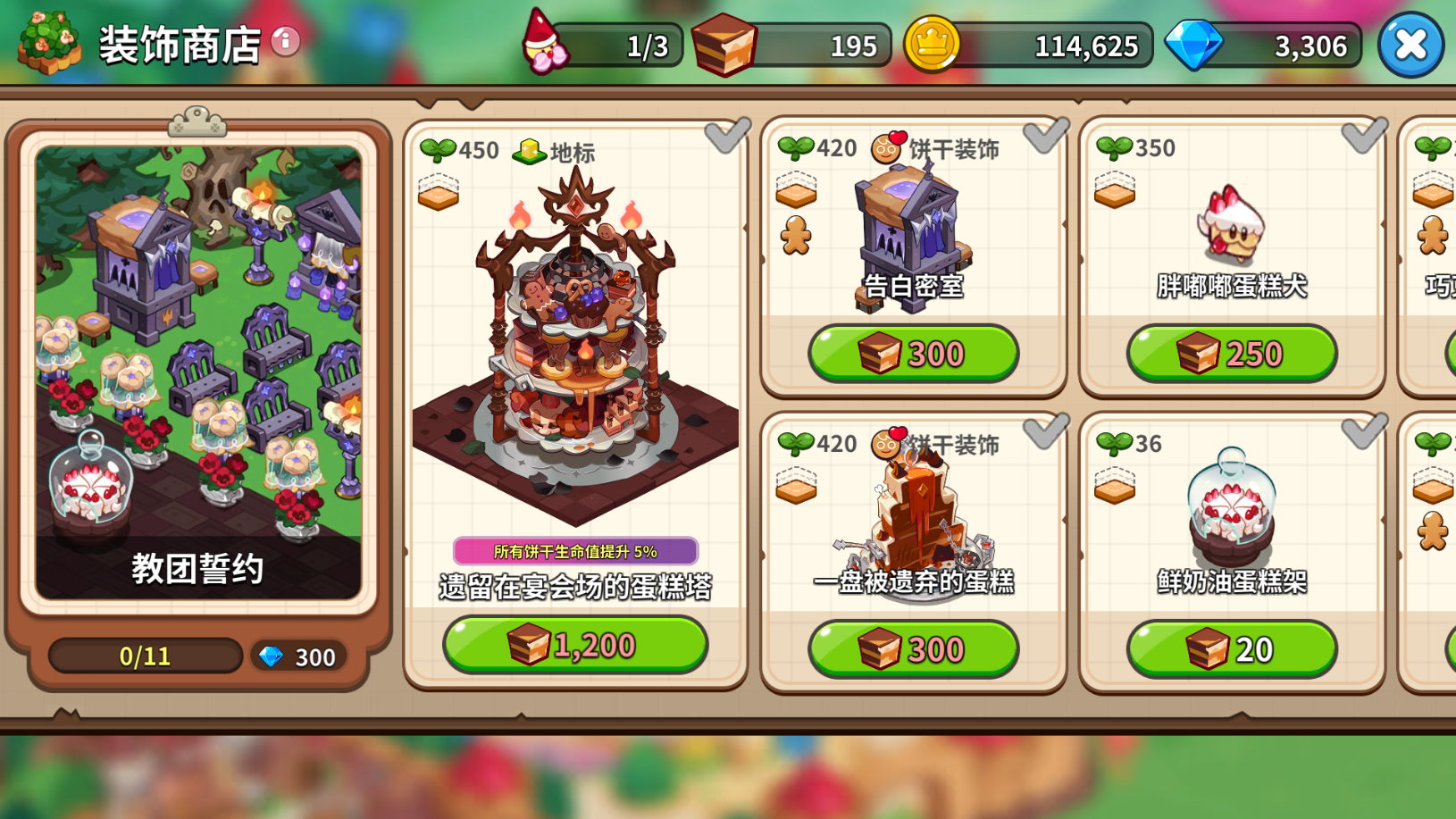Buy the full set for 300 gems
This screenshot has width=1456, height=819.
coord(298,656)
